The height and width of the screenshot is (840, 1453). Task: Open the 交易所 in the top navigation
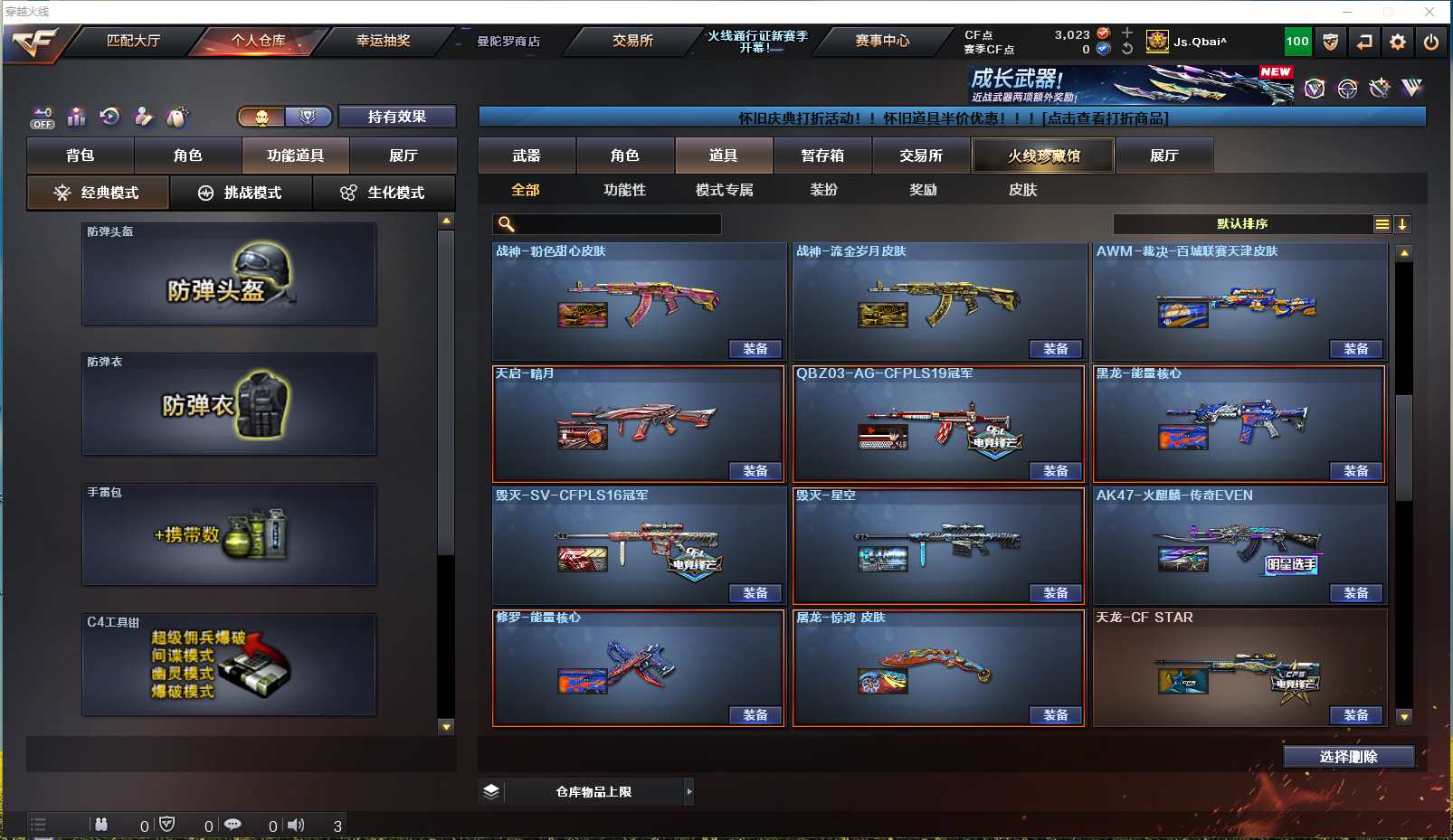[632, 41]
